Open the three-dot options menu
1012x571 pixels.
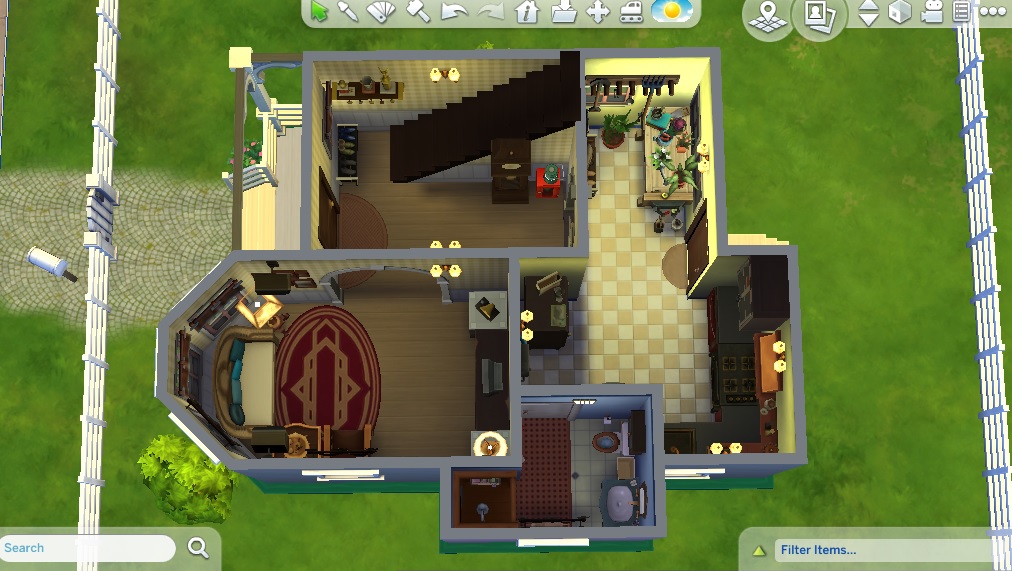[992, 12]
